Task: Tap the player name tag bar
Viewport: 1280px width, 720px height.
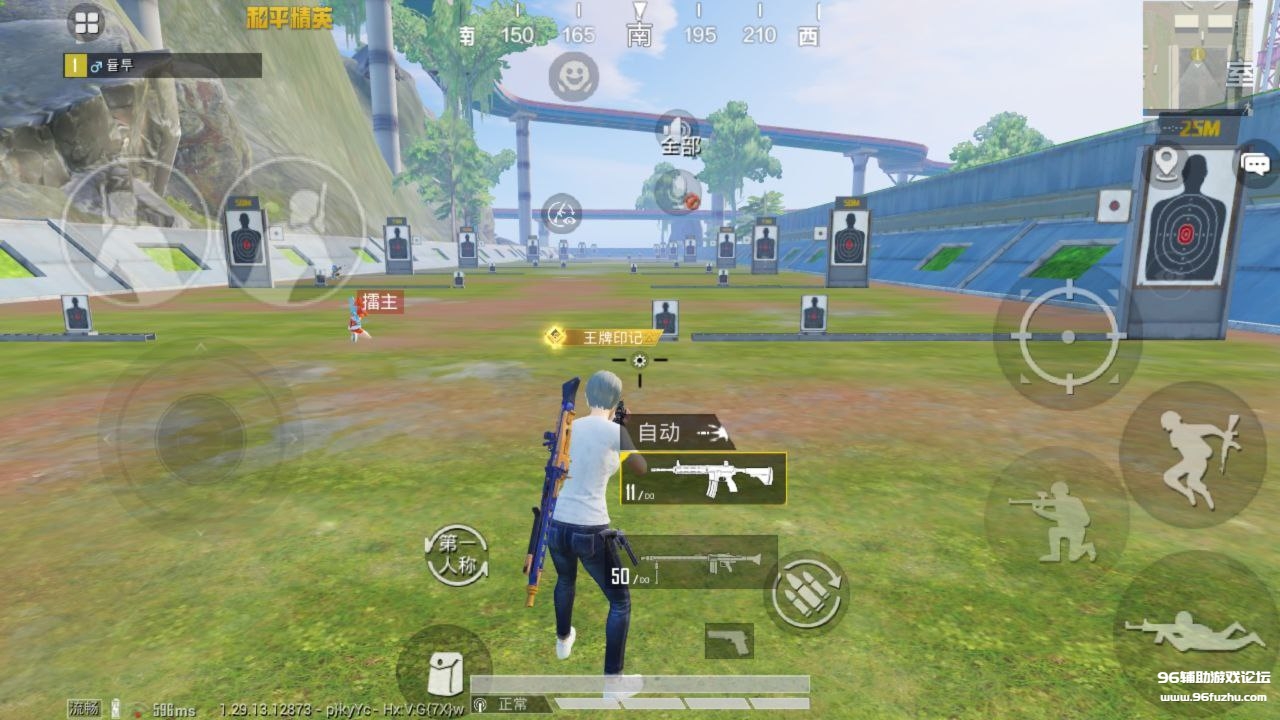Action: pyautogui.click(x=162, y=66)
